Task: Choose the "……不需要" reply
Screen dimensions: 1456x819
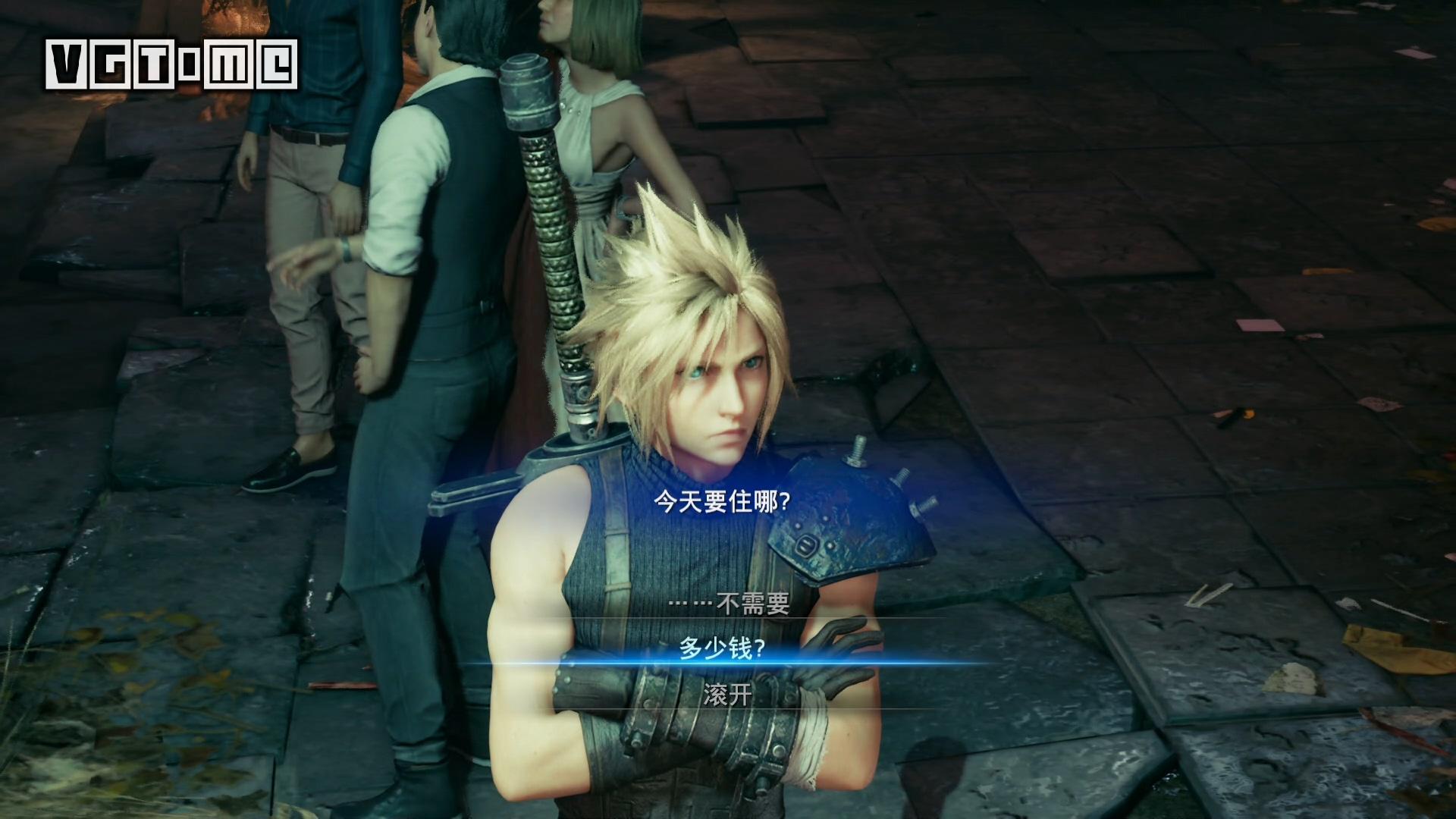Action: (x=729, y=604)
